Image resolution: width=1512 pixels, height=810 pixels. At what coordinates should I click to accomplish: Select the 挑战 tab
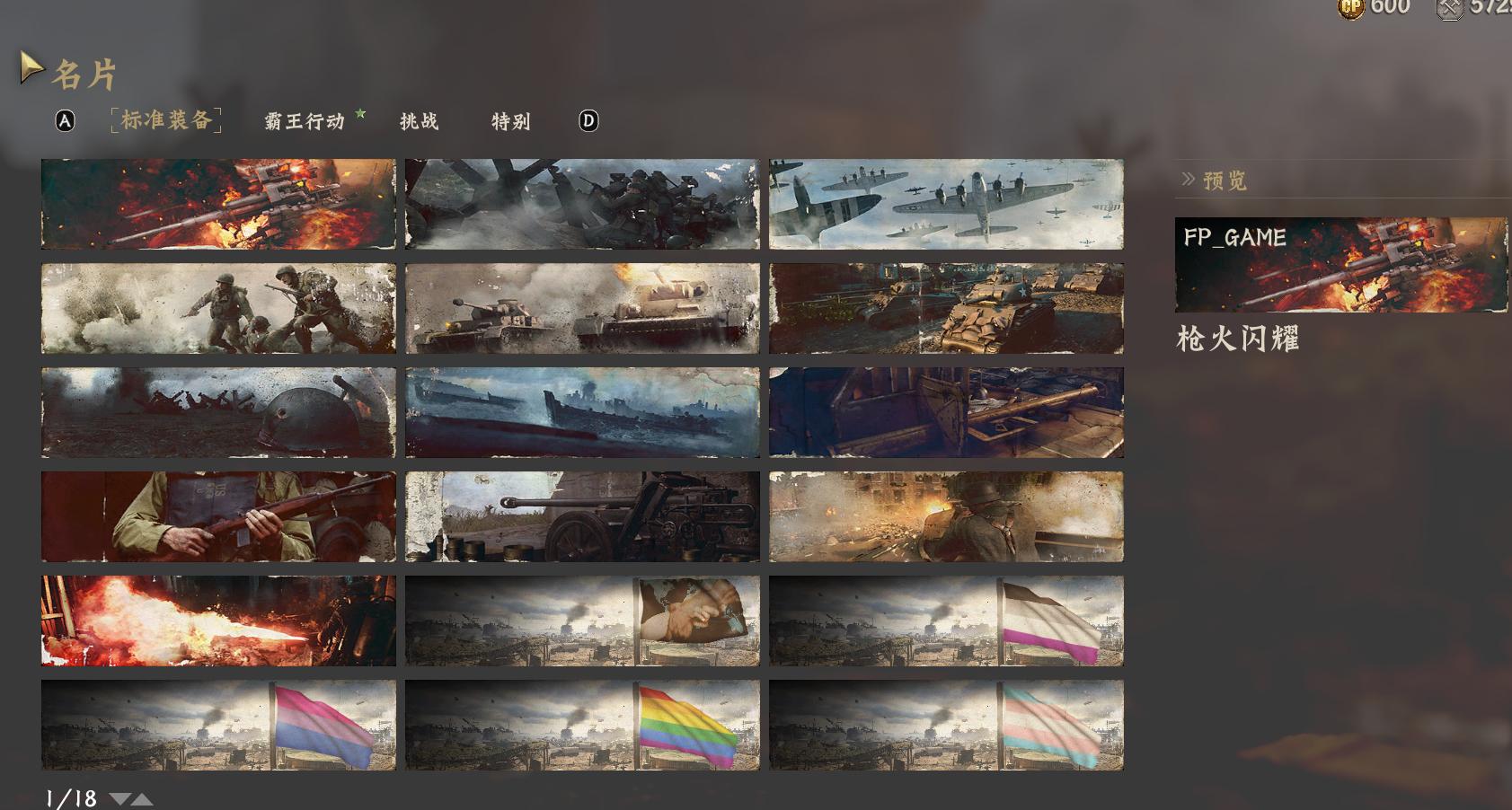[x=419, y=121]
